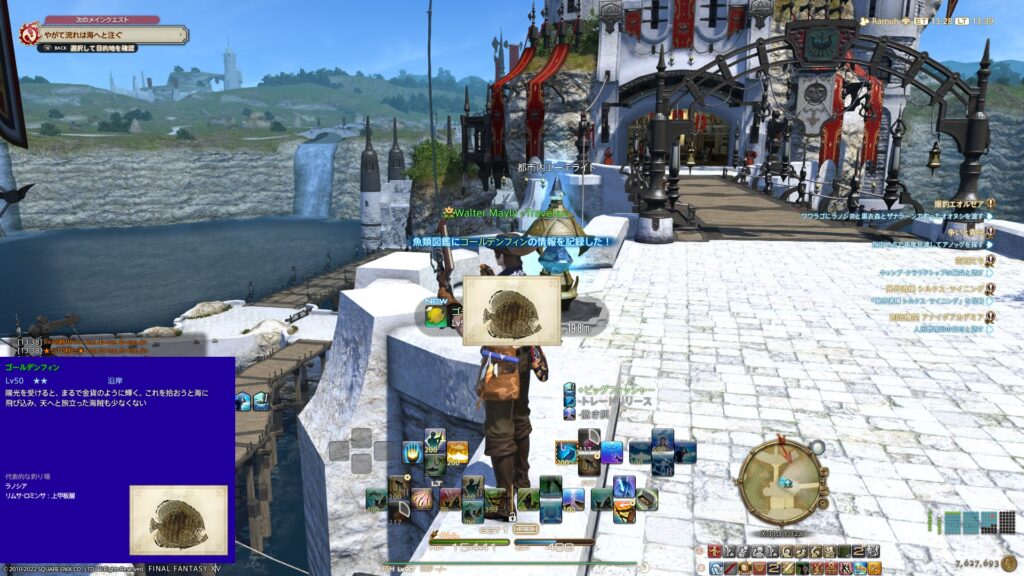The image size is (1024, 576).
Task: Activate the glowing hand ability icon
Action: coord(413,452)
